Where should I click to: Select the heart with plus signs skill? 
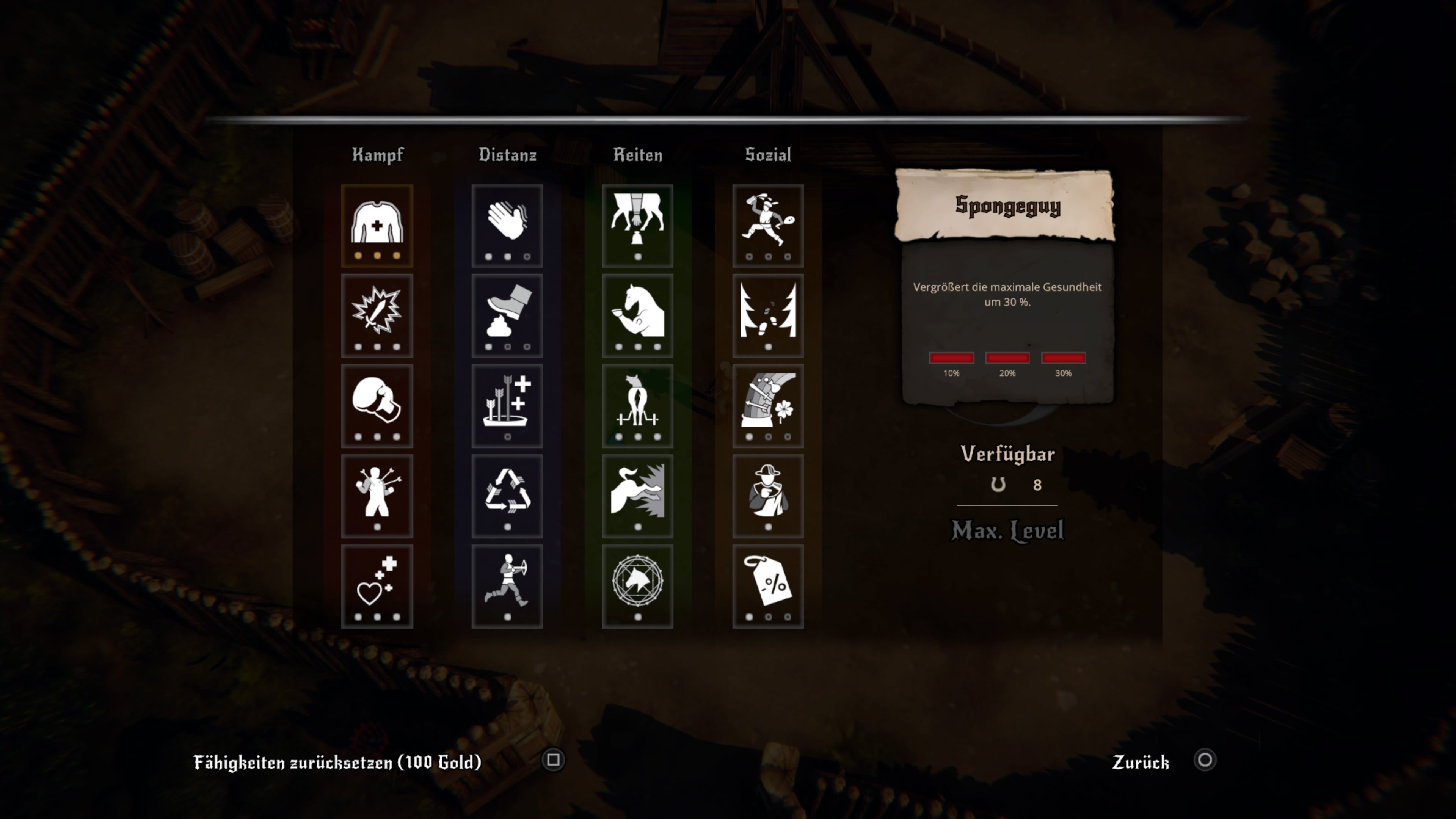pyautogui.click(x=377, y=585)
